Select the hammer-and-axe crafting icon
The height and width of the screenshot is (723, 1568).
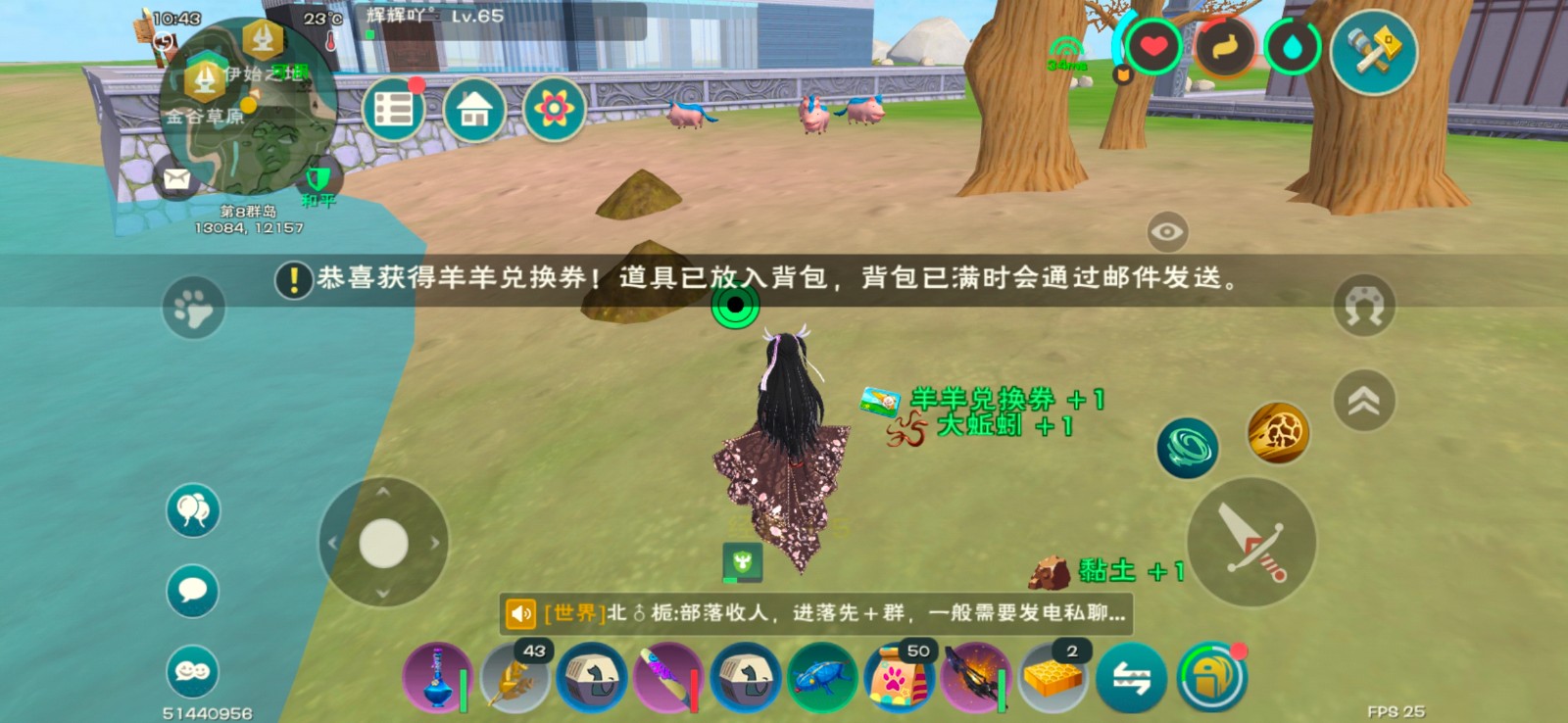(1372, 49)
